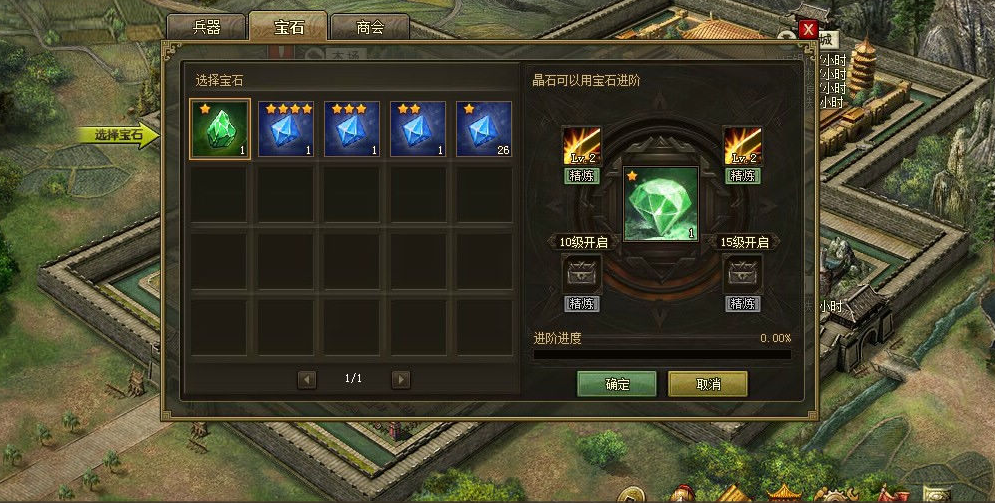Screen dimensions: 995x503
Task: Select the locked chest below 10级开启
Action: (581, 273)
